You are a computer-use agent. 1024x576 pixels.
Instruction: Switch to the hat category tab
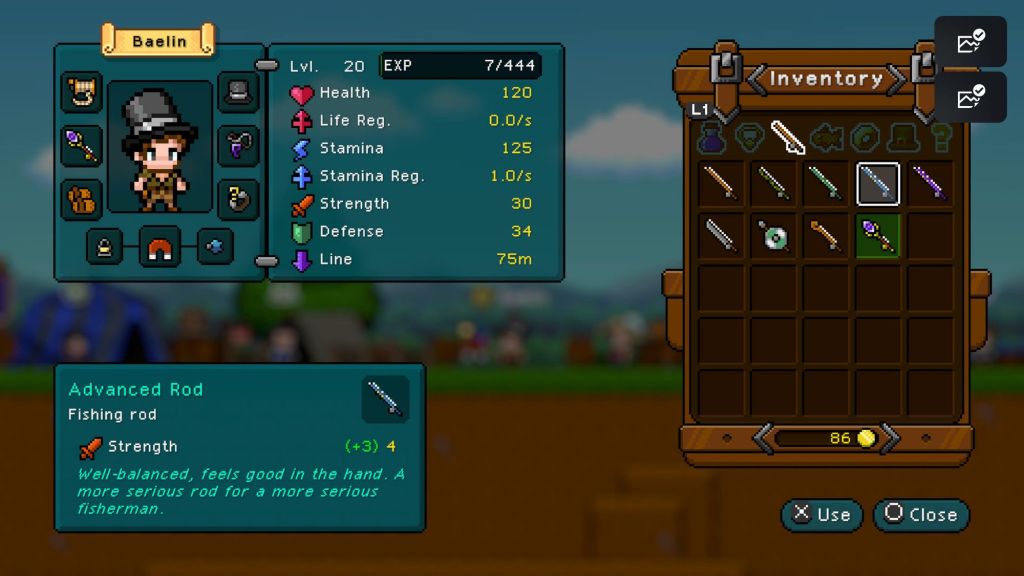[x=906, y=138]
